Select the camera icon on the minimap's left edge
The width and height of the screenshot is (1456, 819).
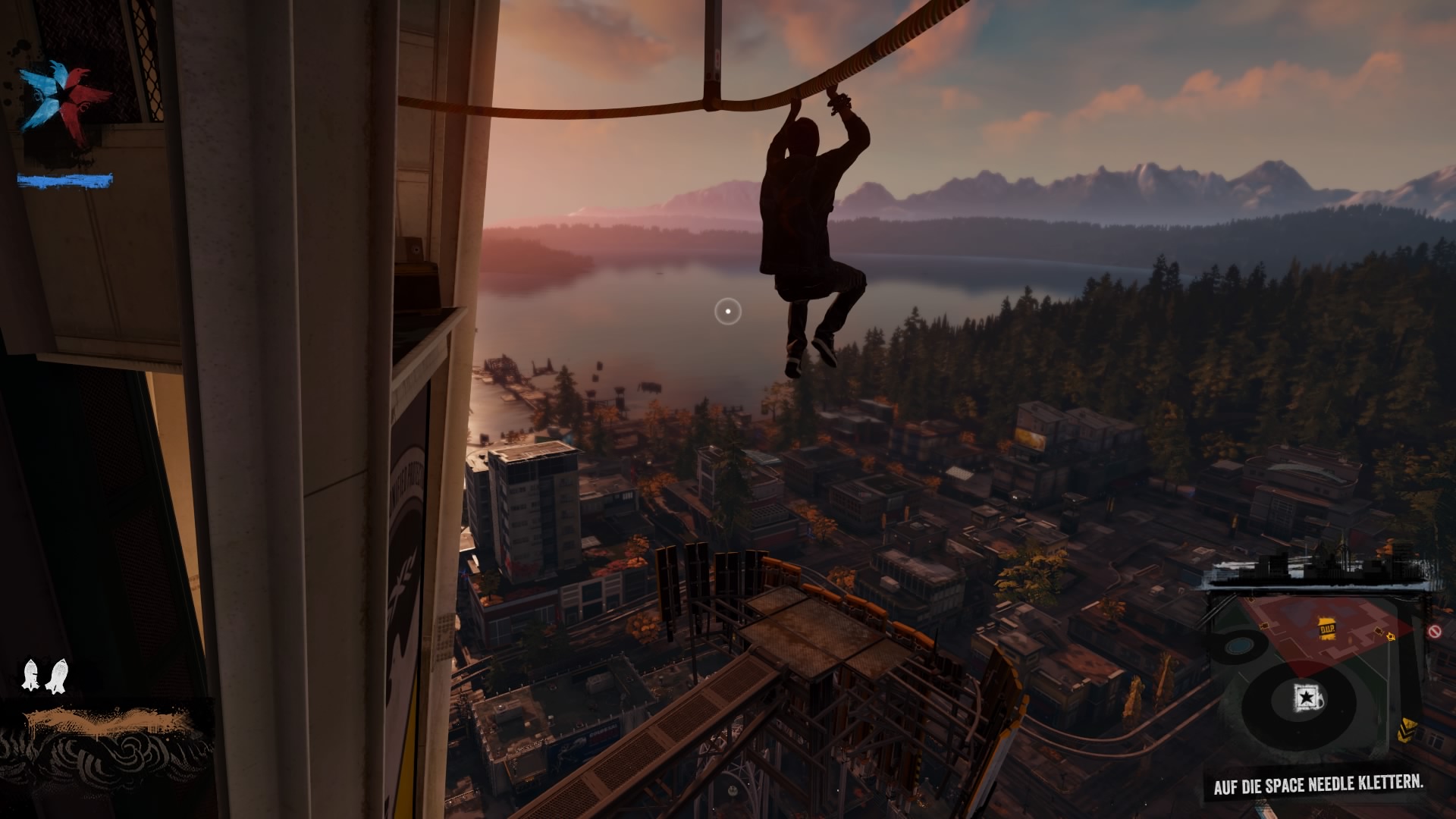[1265, 626]
